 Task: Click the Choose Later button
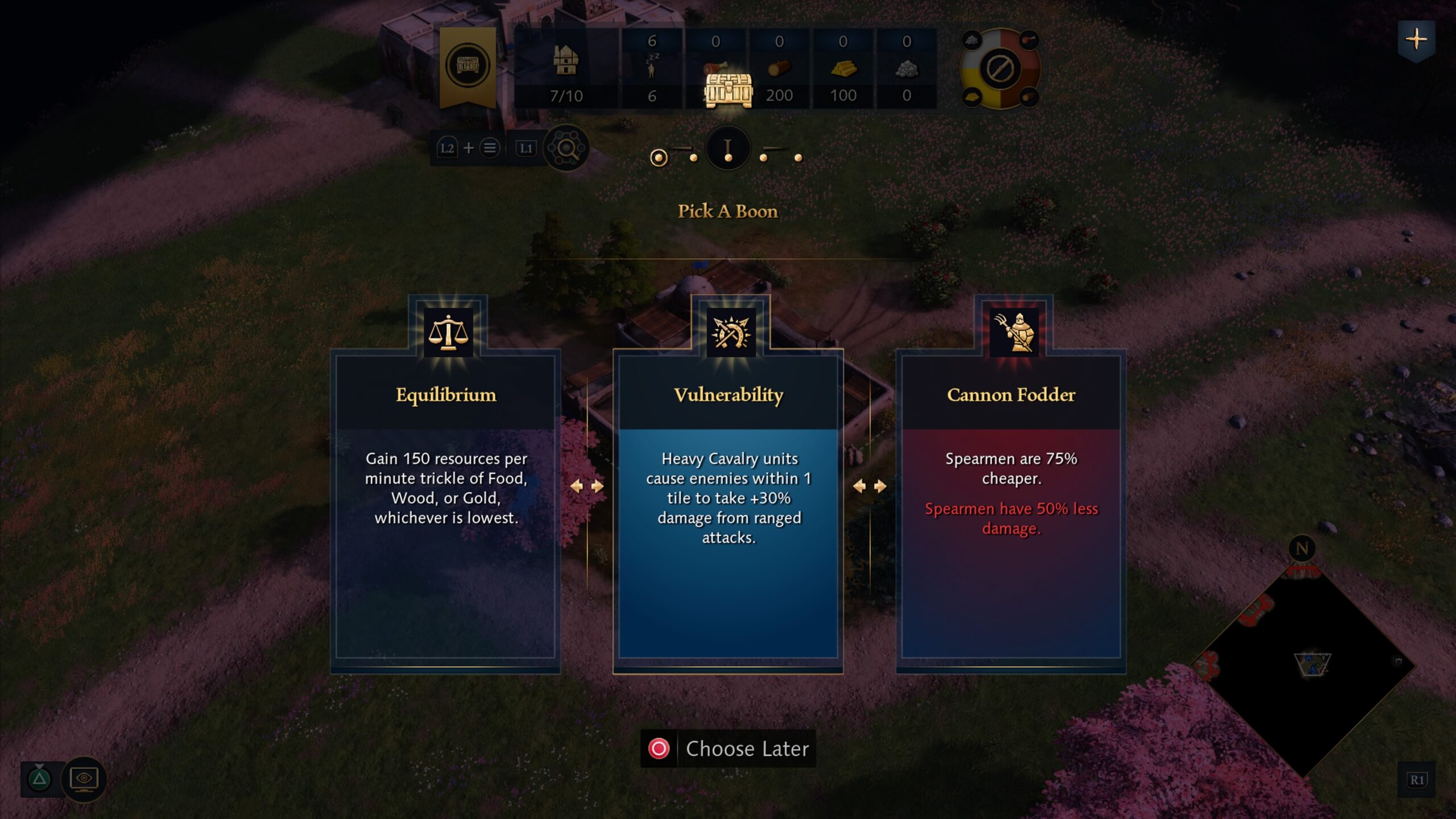click(x=728, y=748)
